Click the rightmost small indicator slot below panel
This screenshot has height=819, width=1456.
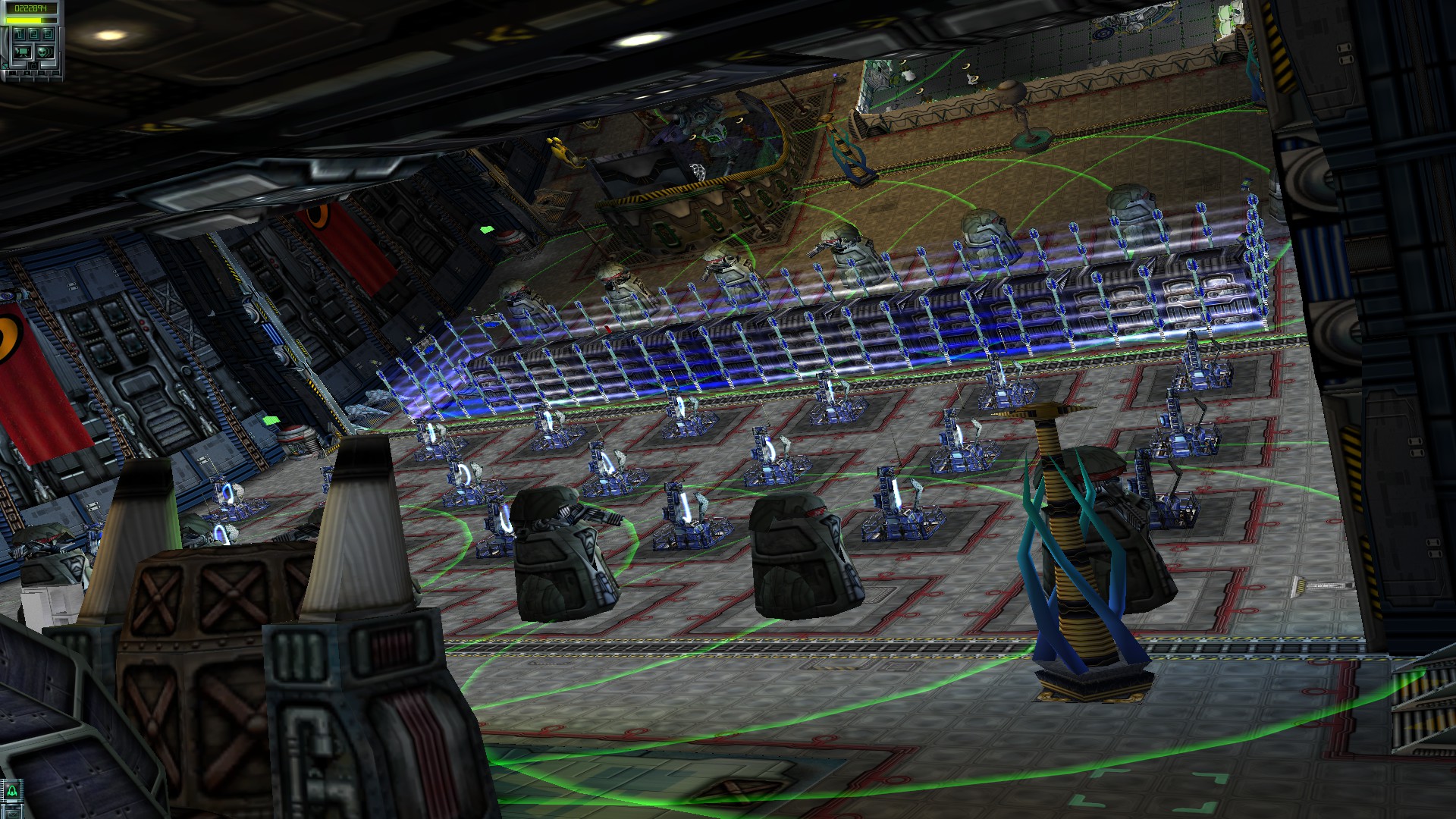coord(55,72)
